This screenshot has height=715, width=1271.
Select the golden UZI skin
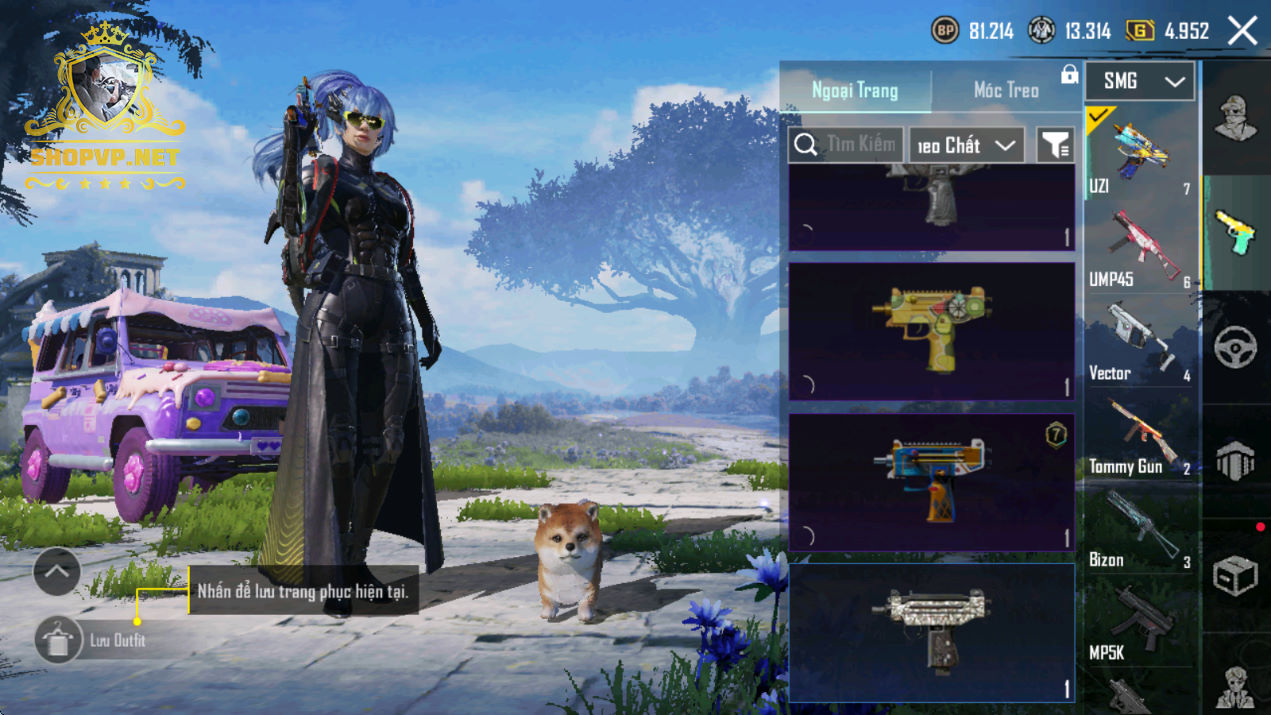(931, 331)
